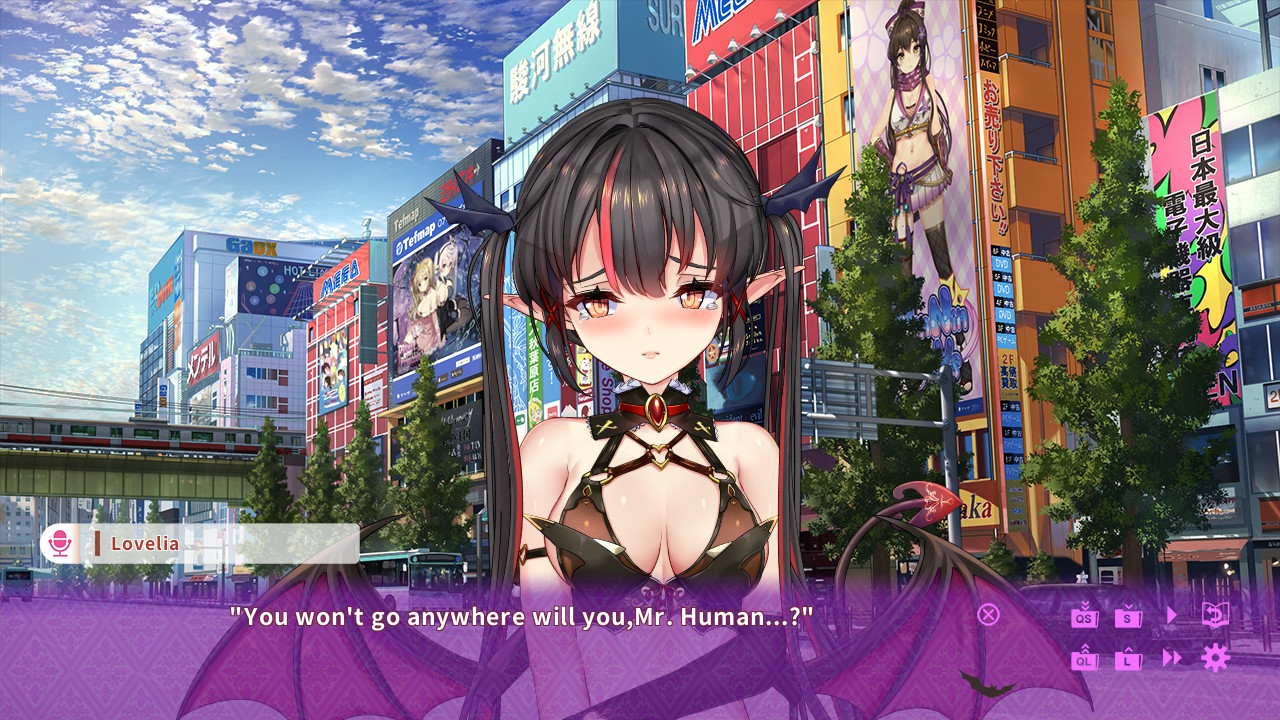Open the Save menu (S folder icon)
Viewport: 1280px width, 720px height.
pyautogui.click(x=1129, y=616)
